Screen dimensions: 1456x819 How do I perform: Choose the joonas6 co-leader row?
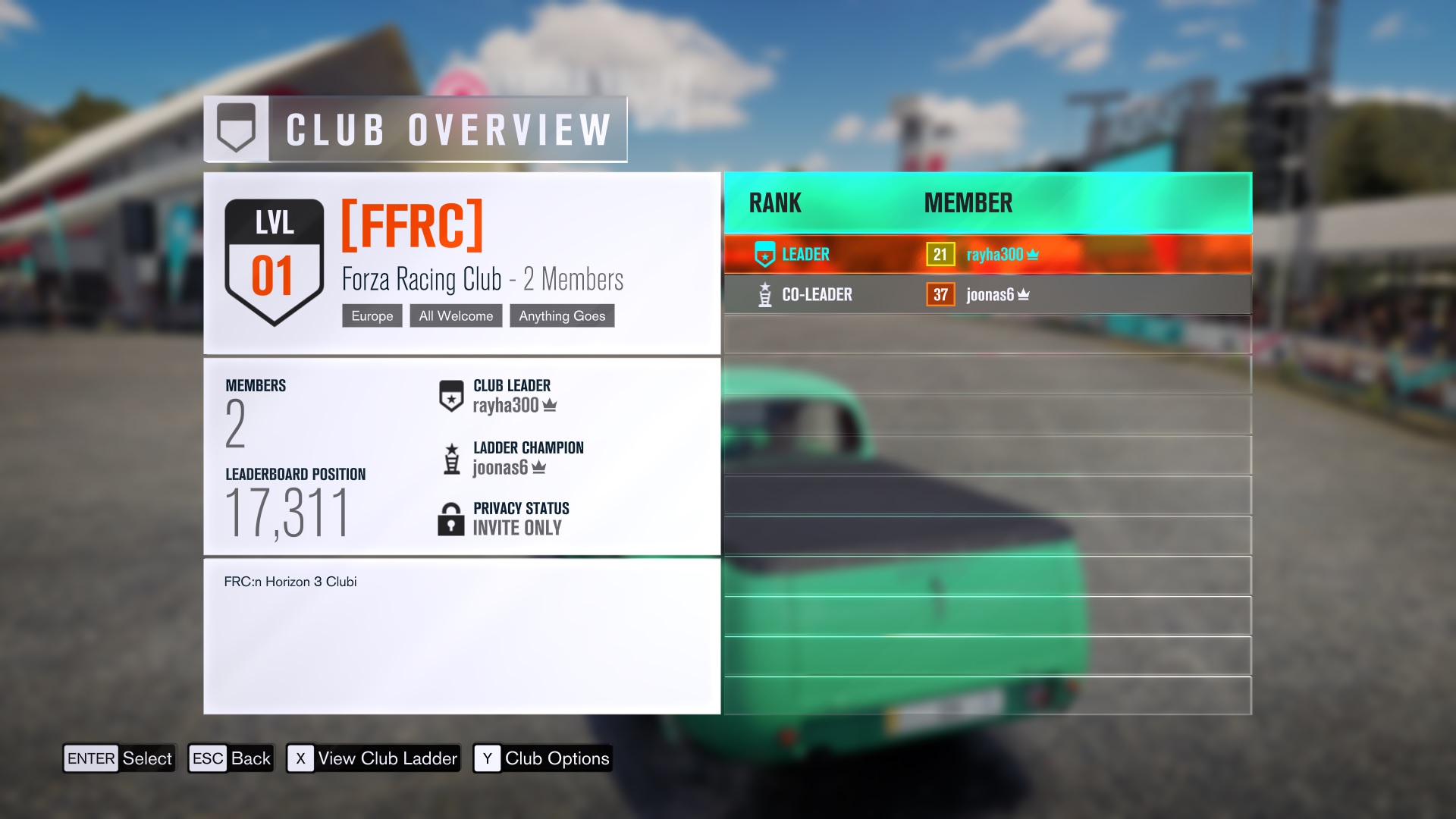pyautogui.click(x=987, y=294)
